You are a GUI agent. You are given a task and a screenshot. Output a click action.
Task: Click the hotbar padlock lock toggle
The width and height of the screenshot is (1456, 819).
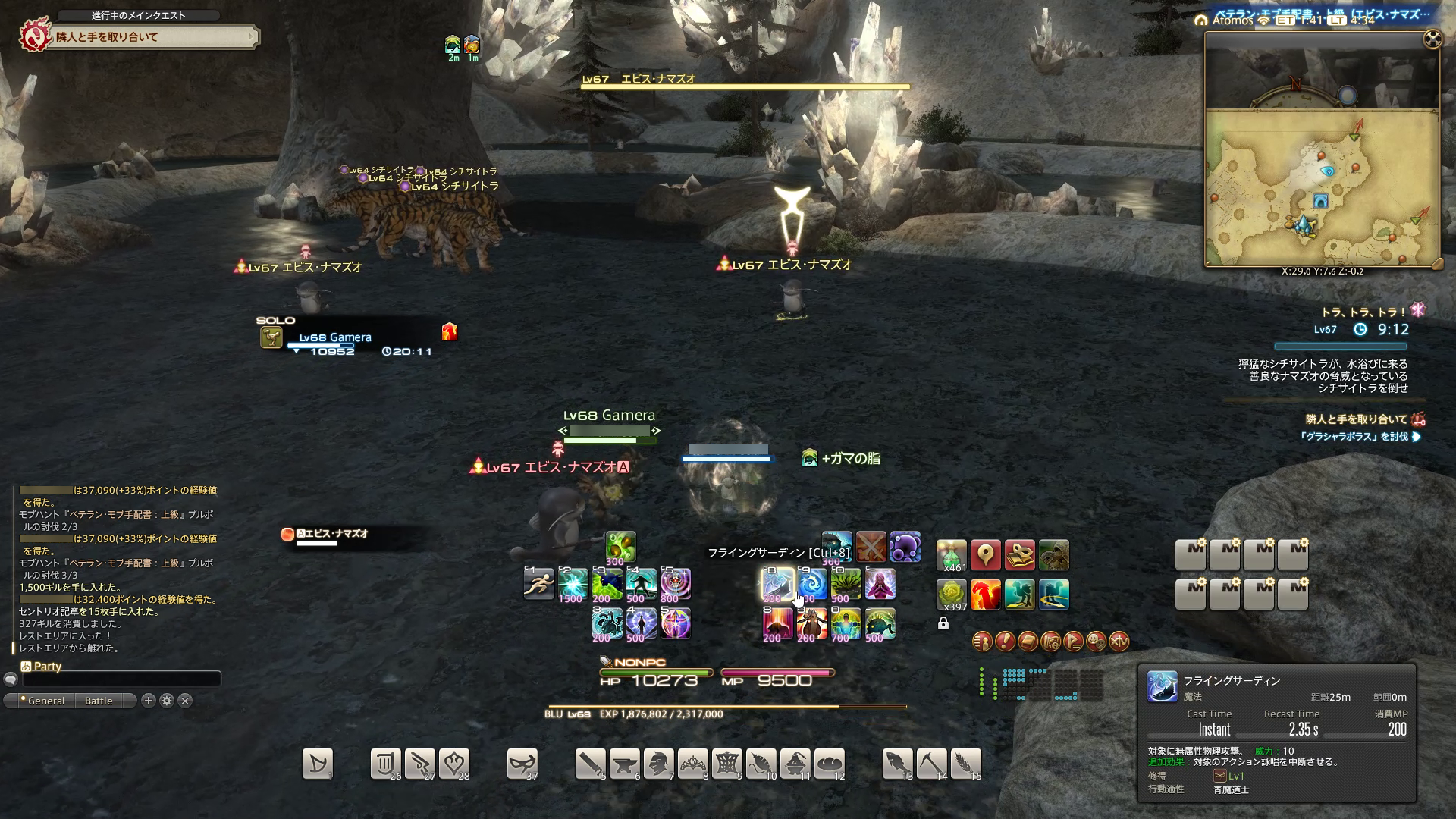coord(943,623)
